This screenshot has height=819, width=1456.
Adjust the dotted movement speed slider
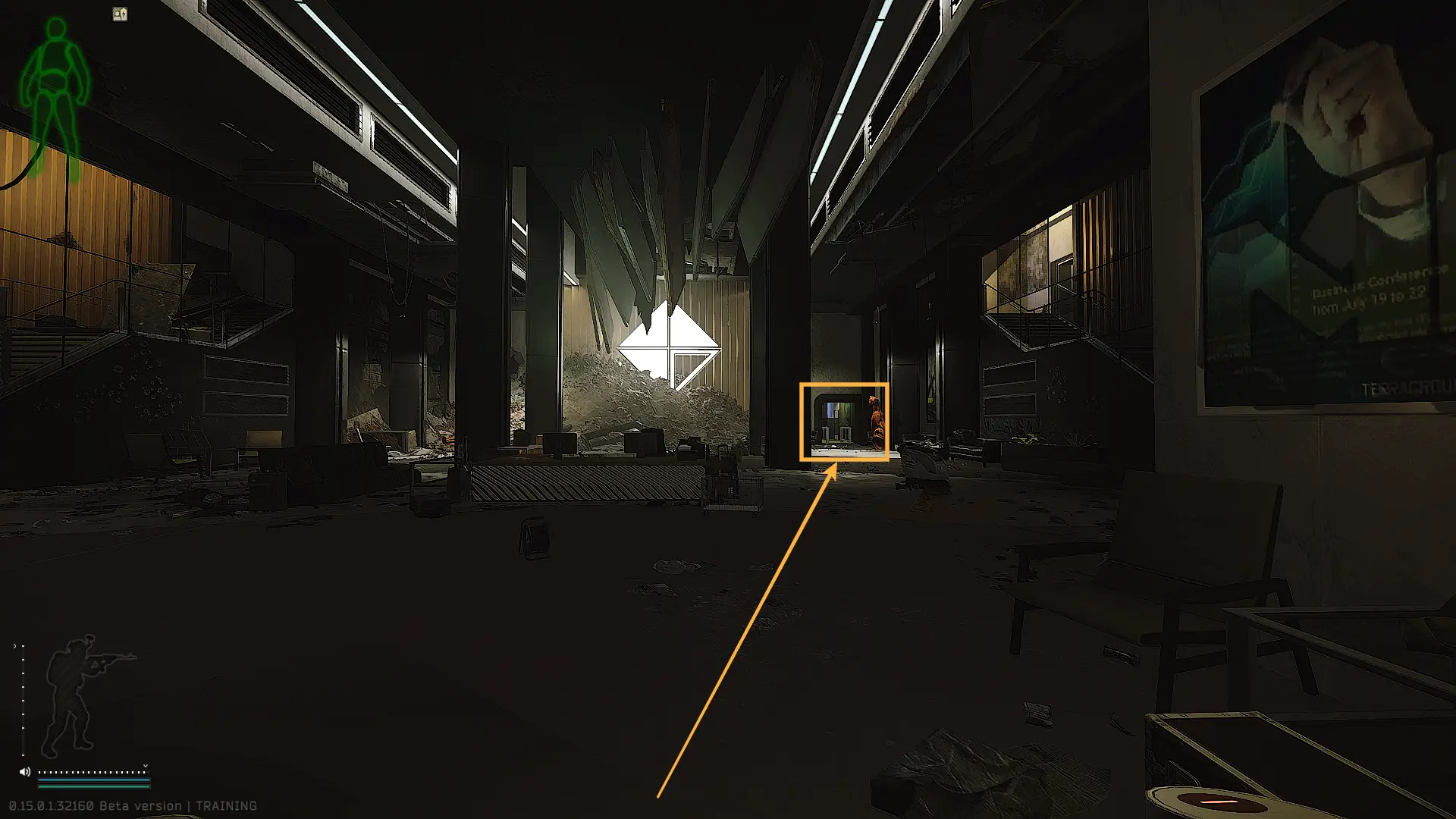93,772
